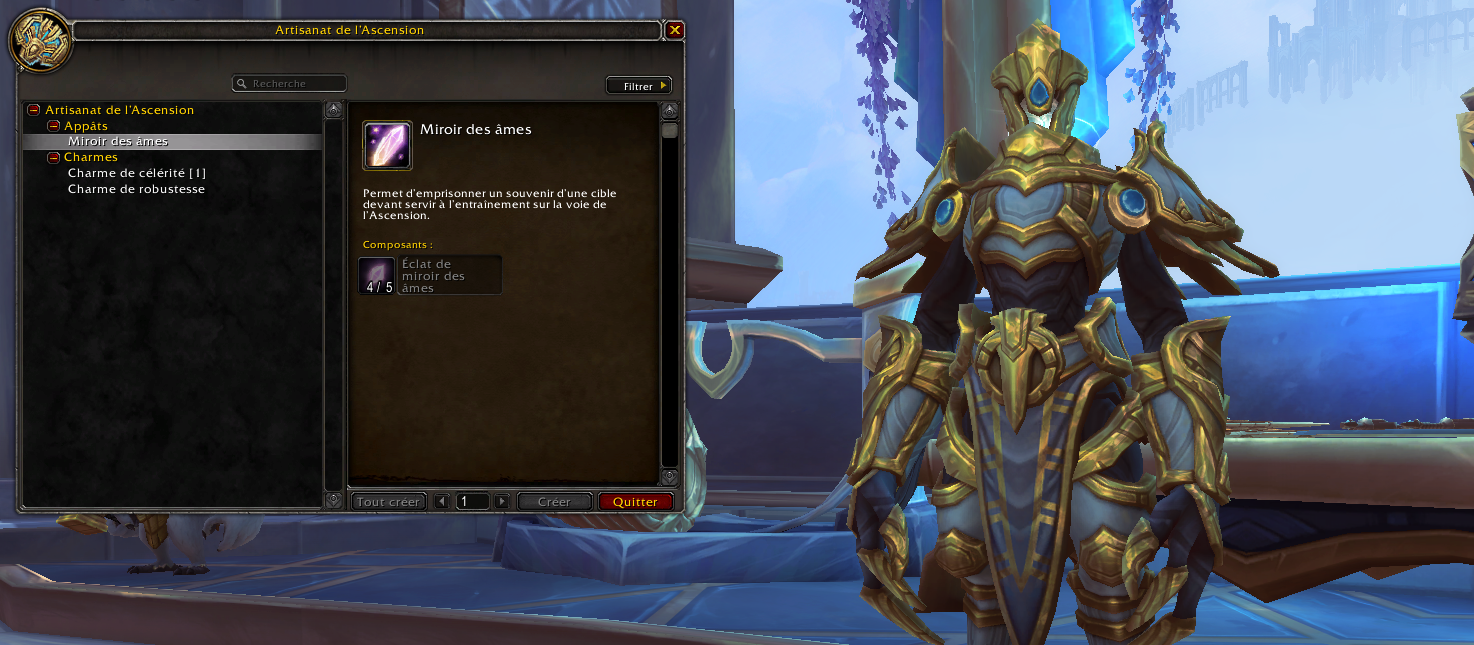Click the Éclat de miroir des âmes component
Image resolution: width=1474 pixels, height=645 pixels.
(430, 275)
